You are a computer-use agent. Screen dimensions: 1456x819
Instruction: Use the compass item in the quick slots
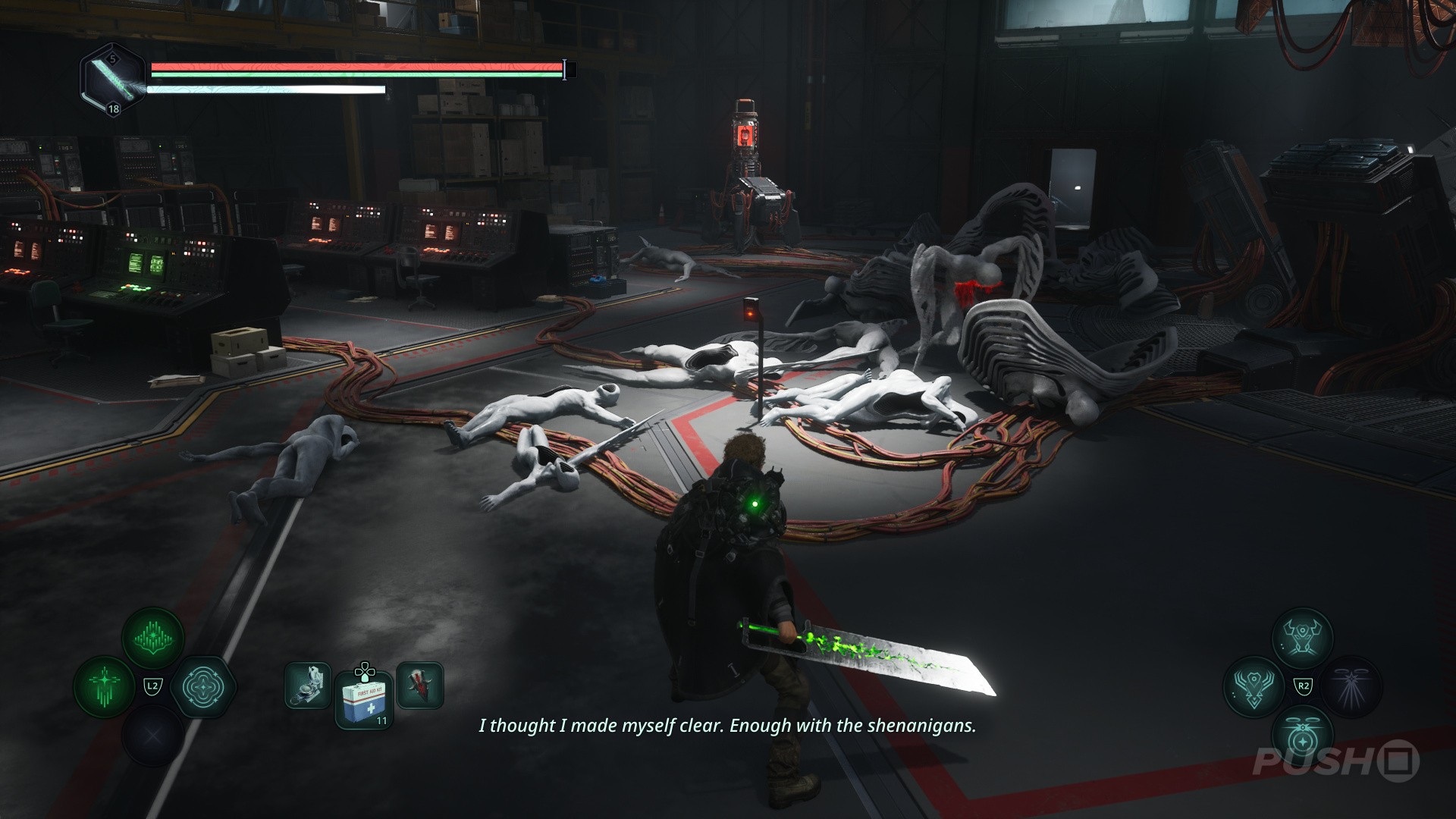pyautogui.click(x=308, y=686)
